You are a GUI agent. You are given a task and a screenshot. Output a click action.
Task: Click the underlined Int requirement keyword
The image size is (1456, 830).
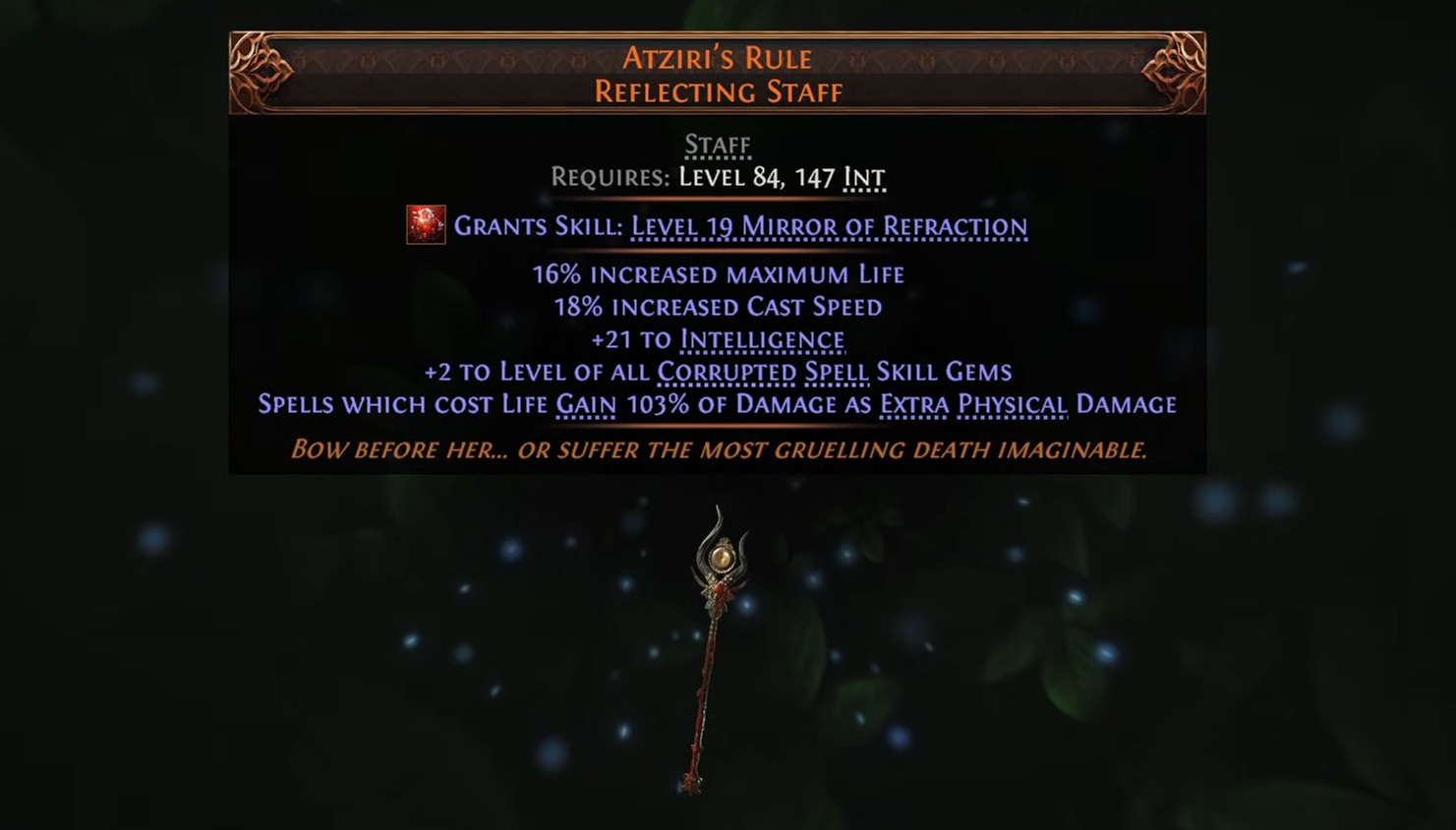pyautogui.click(x=864, y=178)
